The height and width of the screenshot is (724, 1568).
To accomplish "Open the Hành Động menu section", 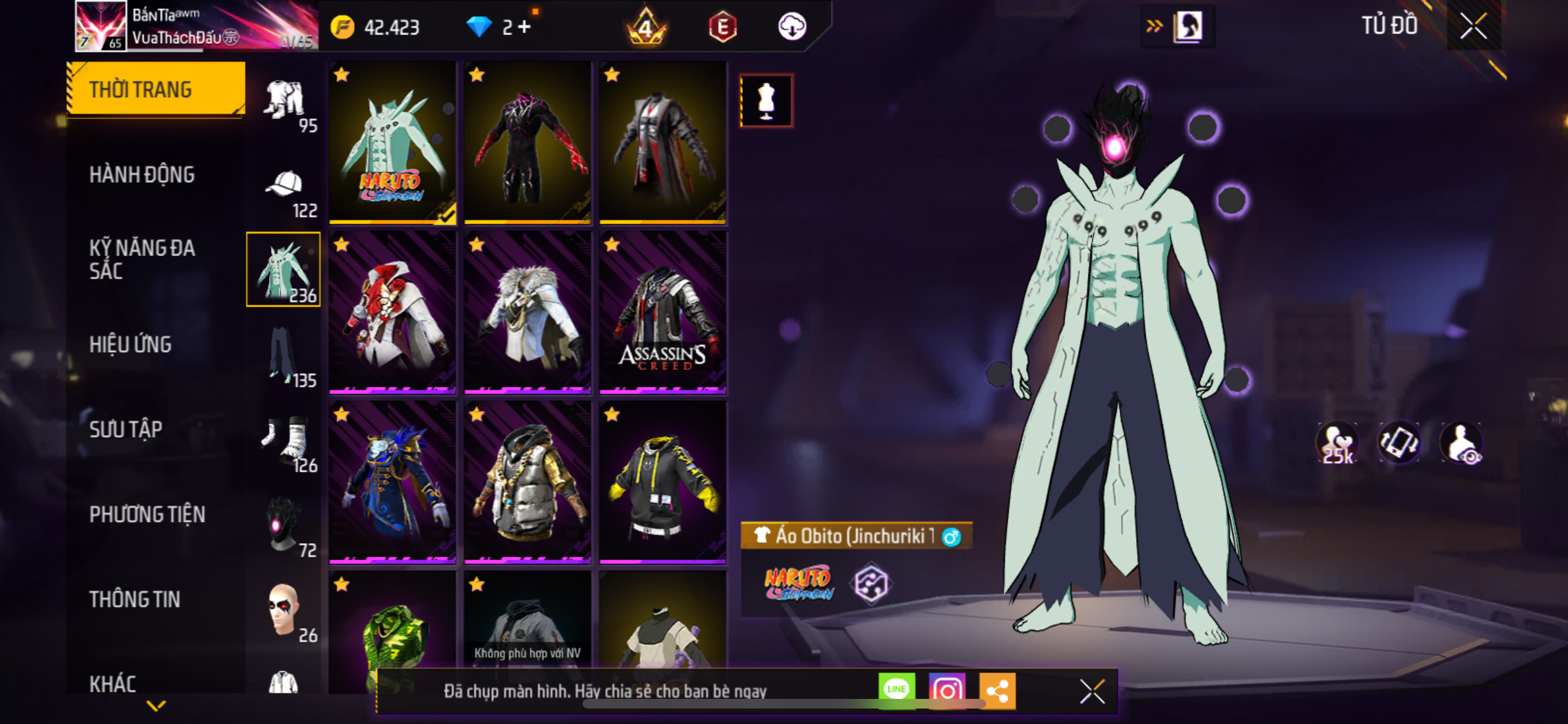I will 142,174.
